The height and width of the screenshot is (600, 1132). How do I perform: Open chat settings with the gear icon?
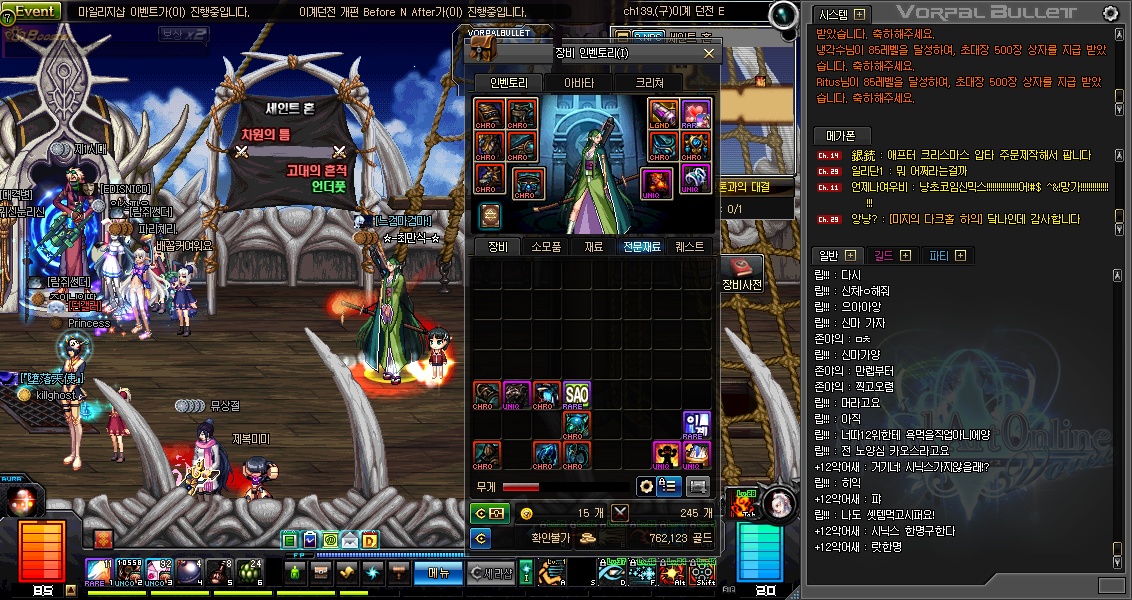[x=1110, y=13]
